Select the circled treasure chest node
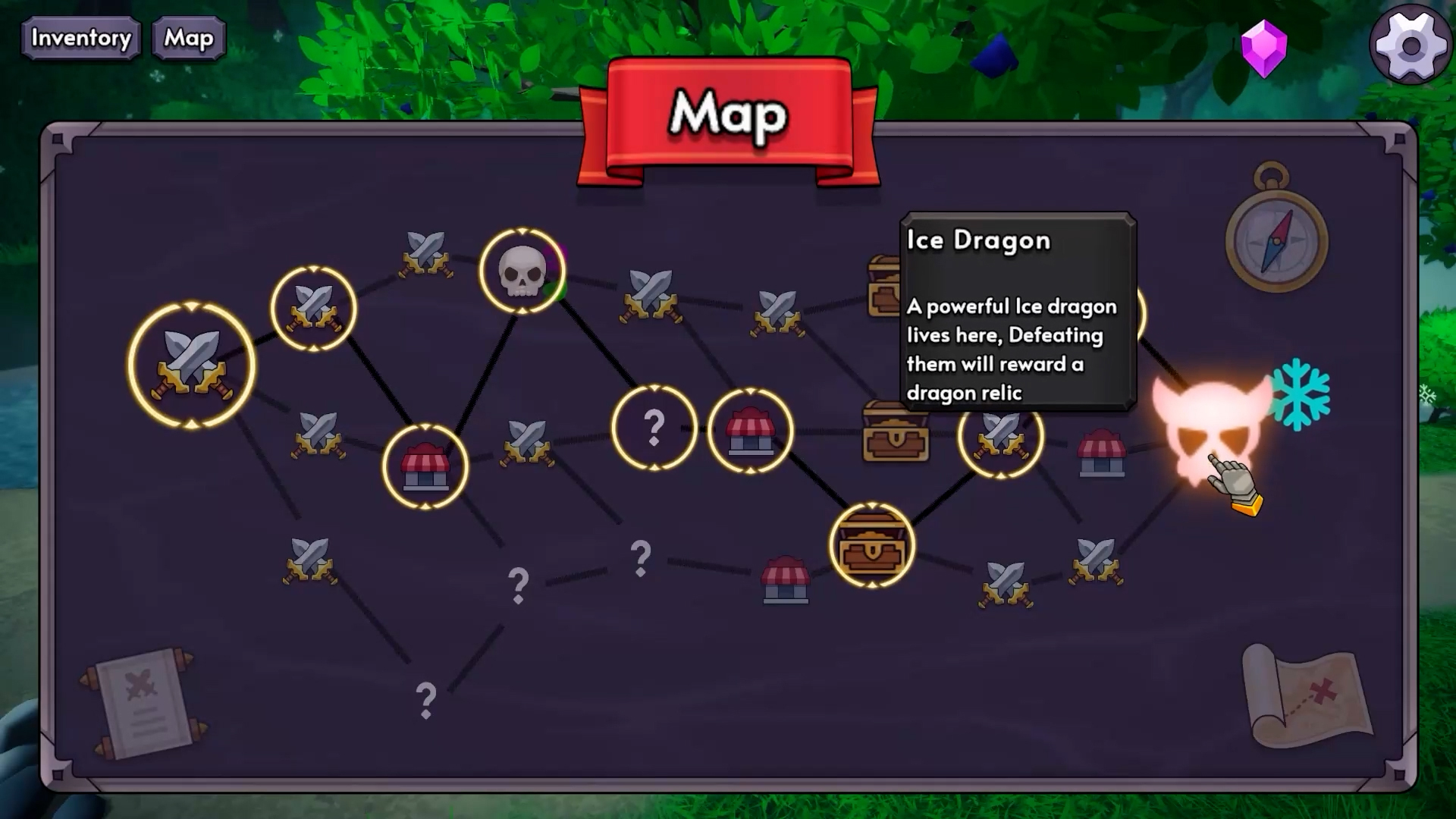Viewport: 1456px width, 819px height. click(872, 544)
